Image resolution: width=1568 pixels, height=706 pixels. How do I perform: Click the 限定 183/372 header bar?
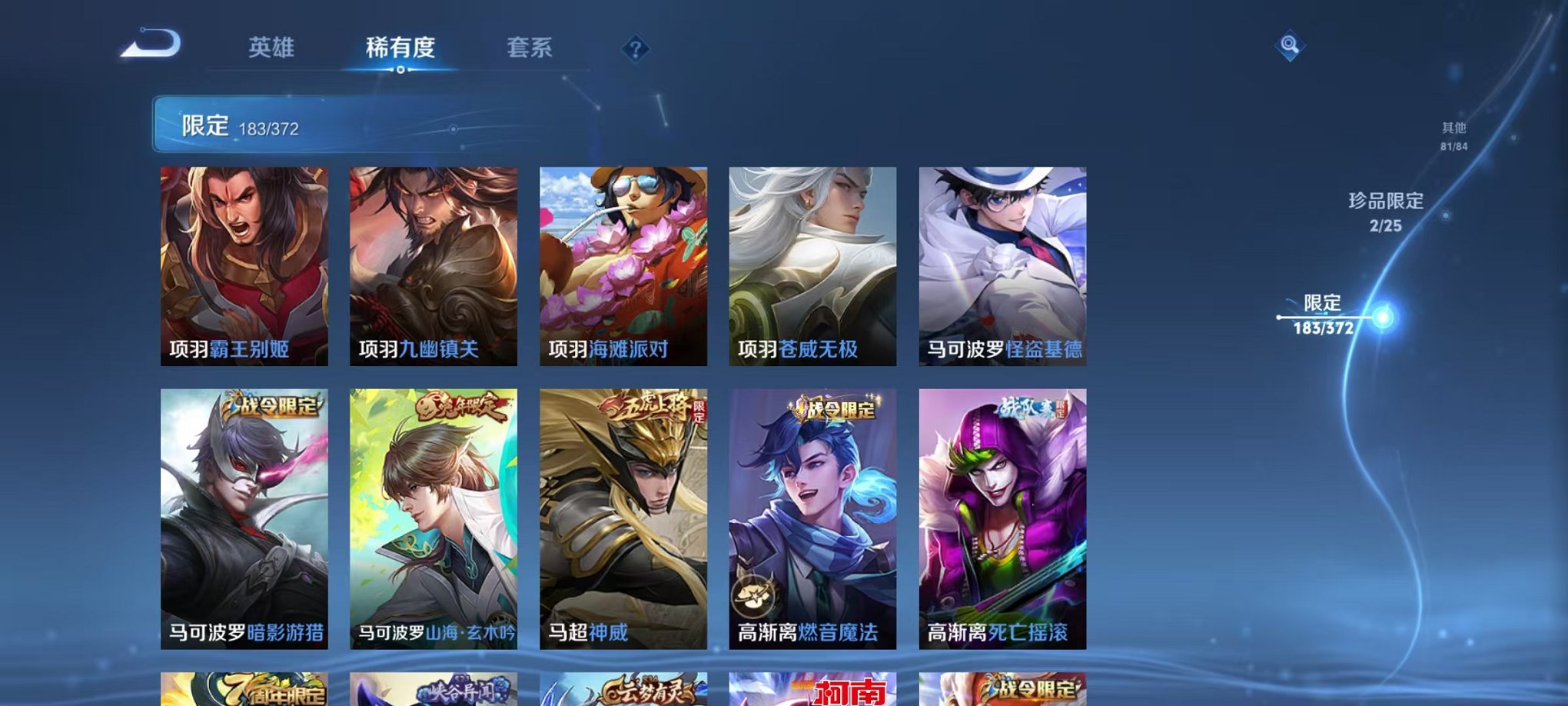[x=307, y=124]
